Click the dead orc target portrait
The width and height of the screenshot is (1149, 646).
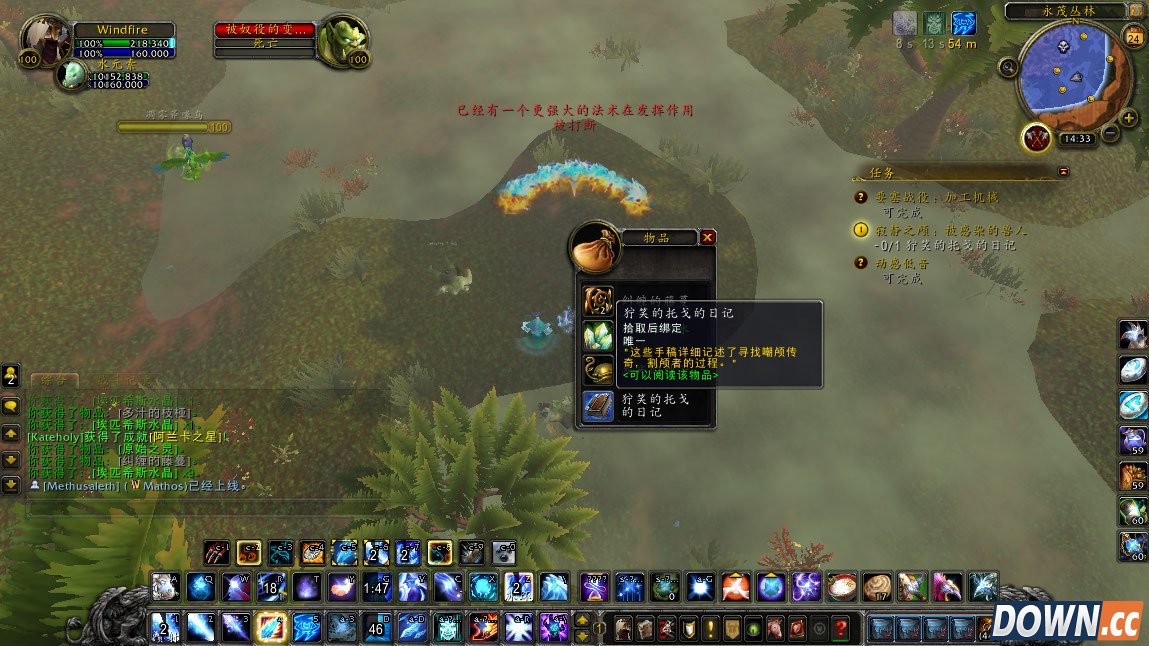341,42
